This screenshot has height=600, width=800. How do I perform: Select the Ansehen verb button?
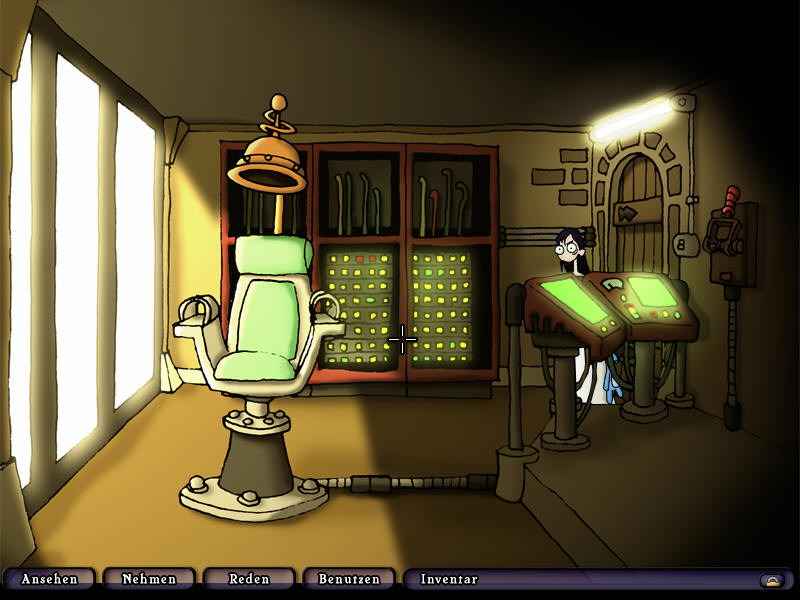pos(50,579)
